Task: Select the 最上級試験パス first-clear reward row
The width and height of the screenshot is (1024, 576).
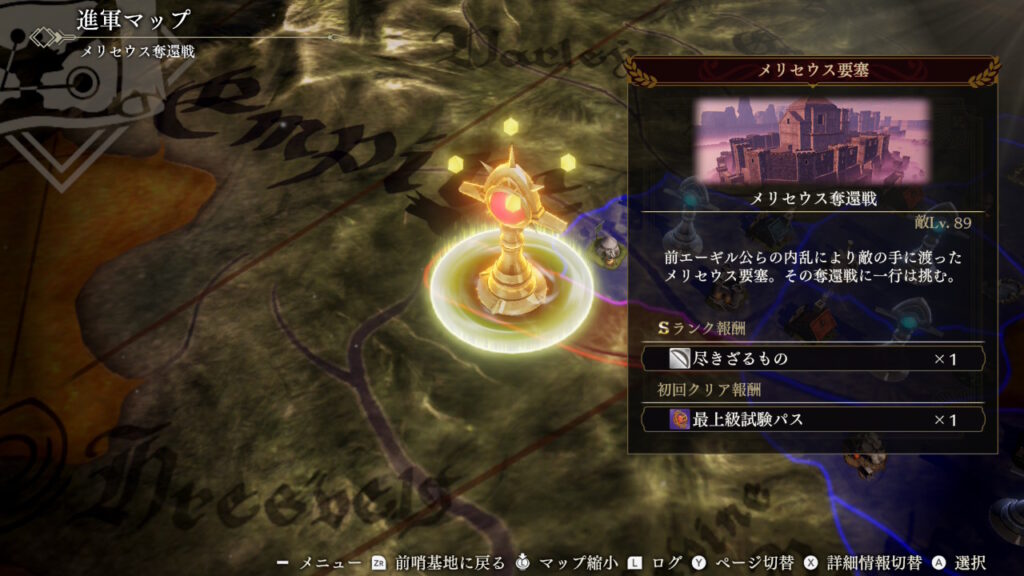Action: pyautogui.click(x=812, y=420)
